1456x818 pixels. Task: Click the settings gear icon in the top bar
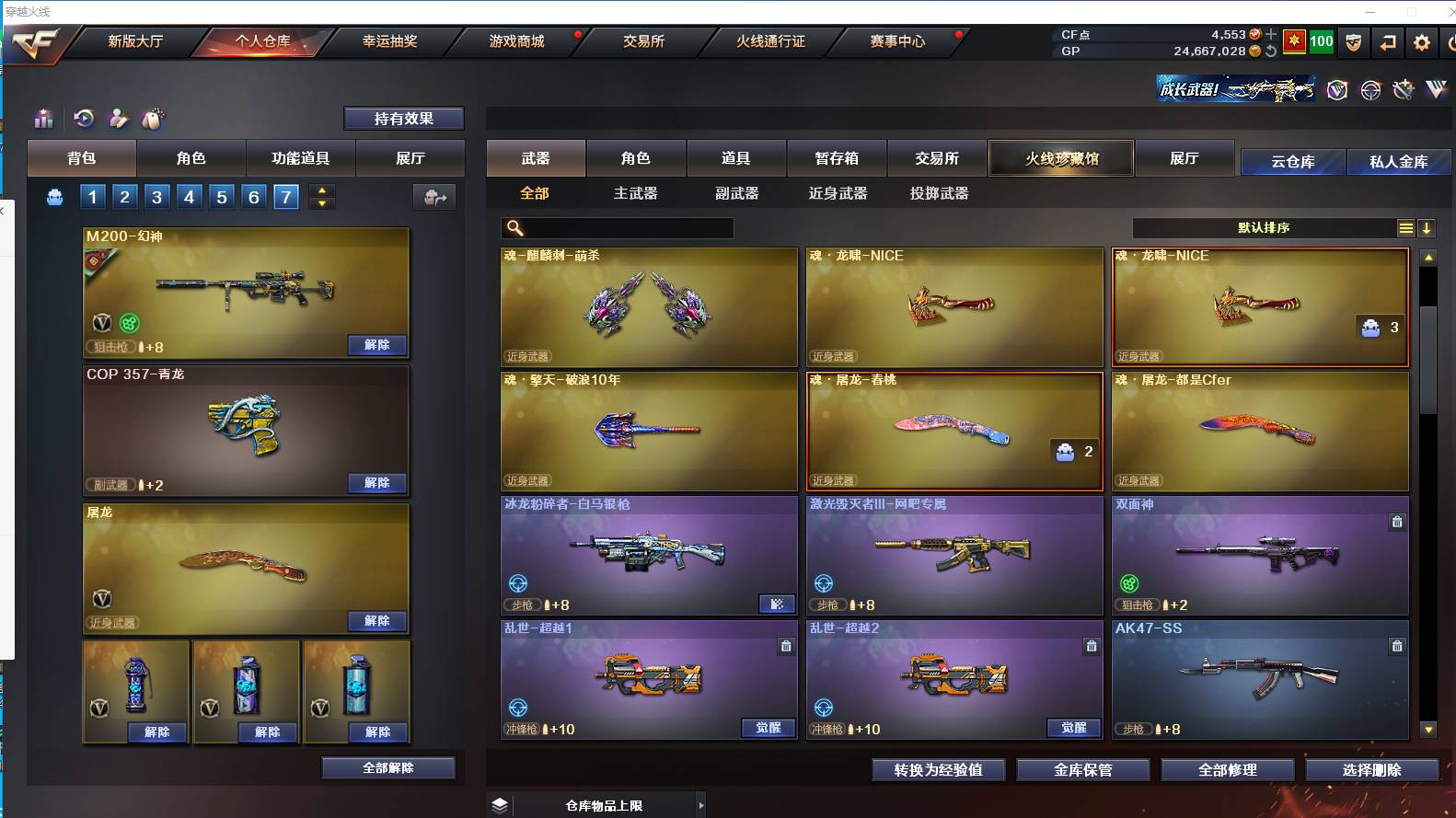[1421, 41]
